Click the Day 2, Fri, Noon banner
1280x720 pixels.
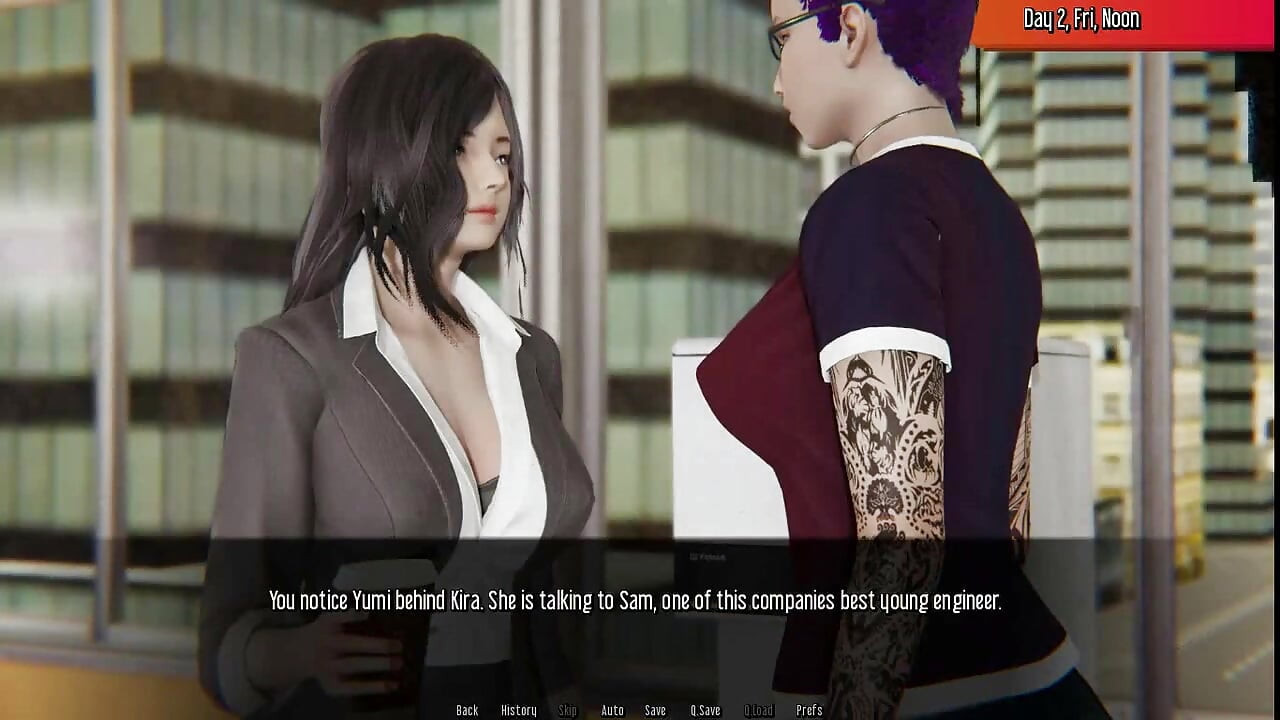[1083, 19]
